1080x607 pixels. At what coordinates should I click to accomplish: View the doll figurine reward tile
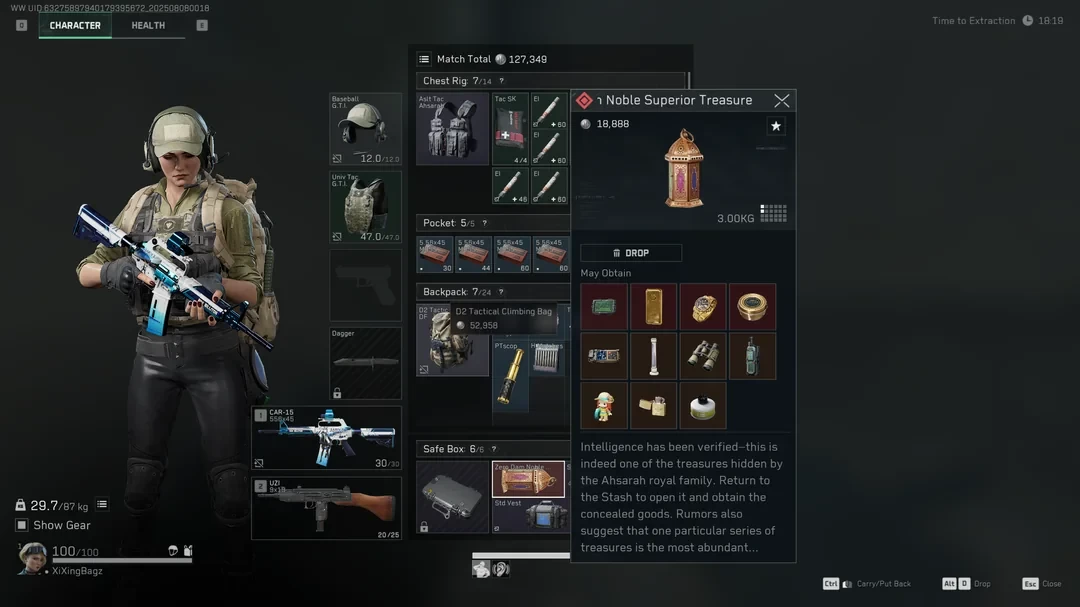[x=604, y=405]
